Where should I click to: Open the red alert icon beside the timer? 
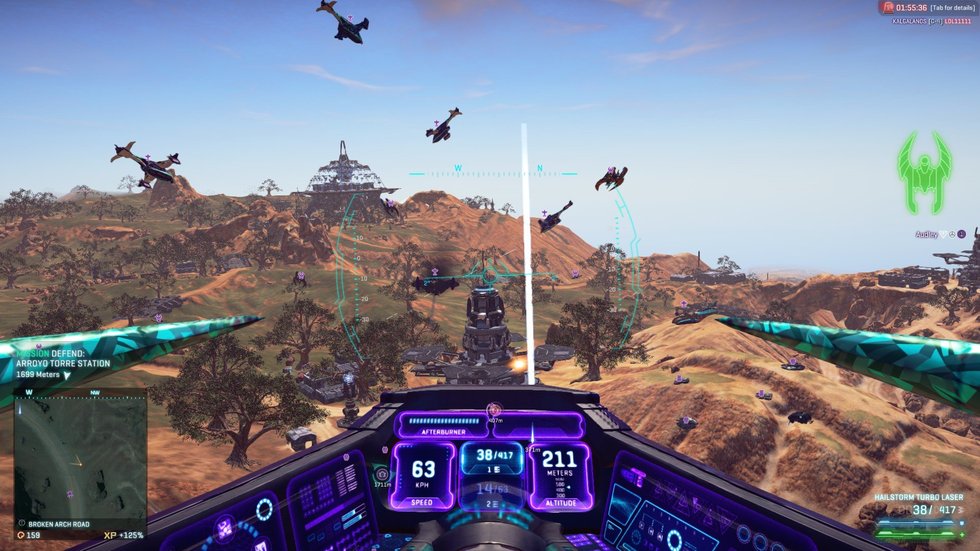886,7
